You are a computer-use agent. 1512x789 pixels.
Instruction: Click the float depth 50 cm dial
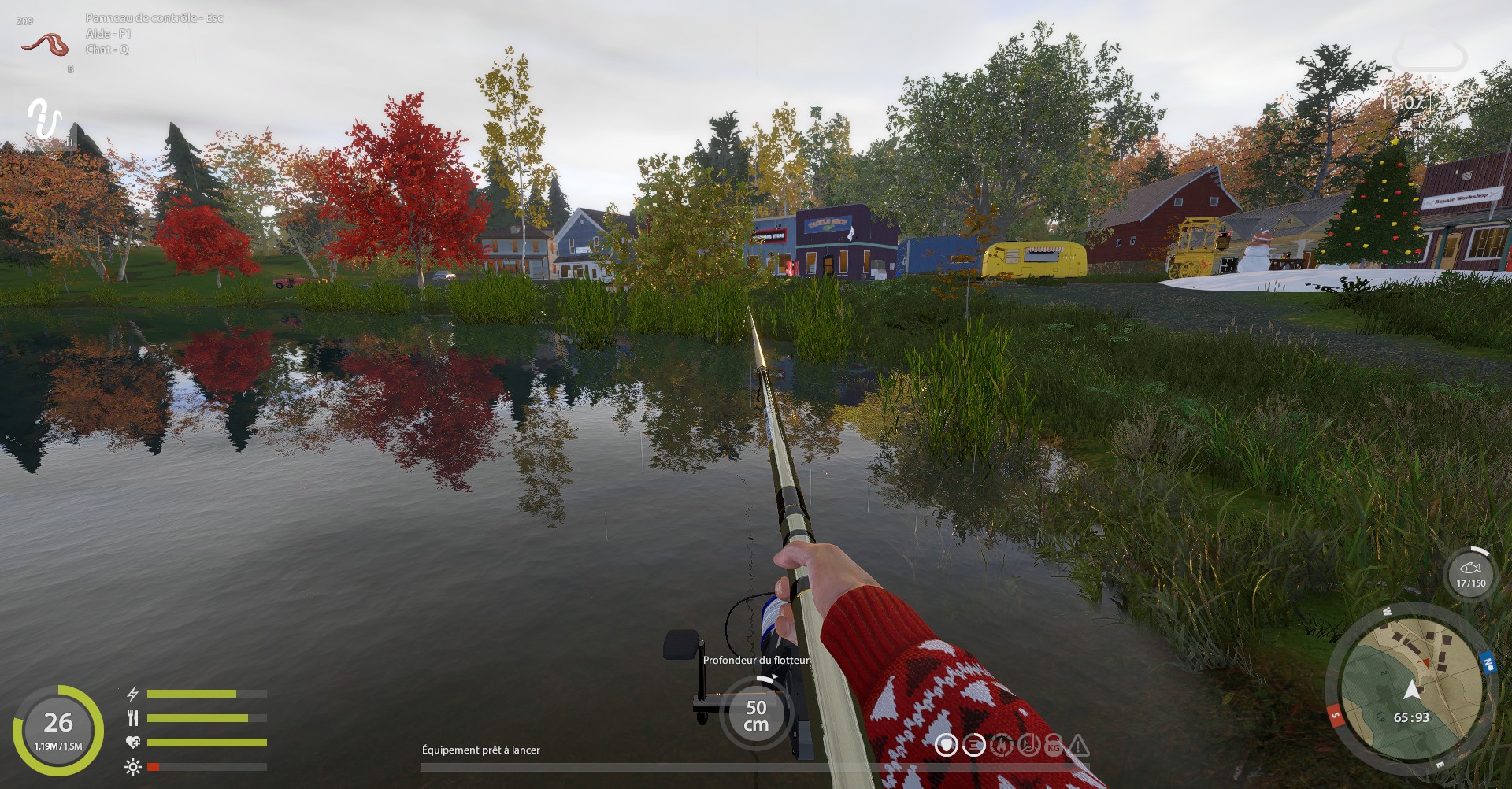[756, 715]
